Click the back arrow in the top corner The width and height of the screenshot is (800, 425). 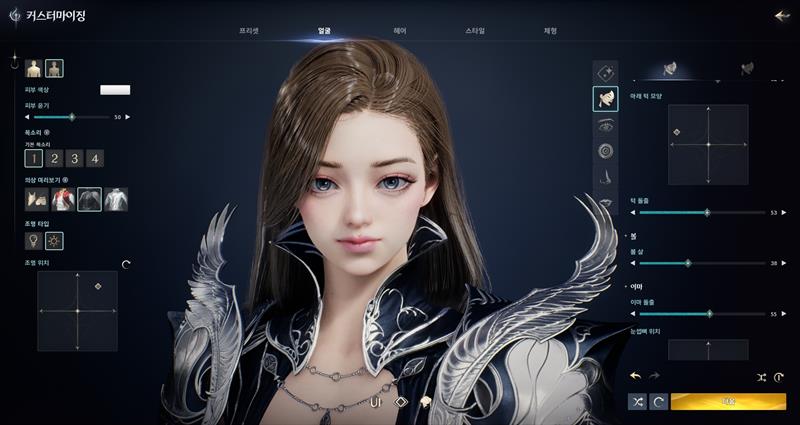[x=781, y=16]
